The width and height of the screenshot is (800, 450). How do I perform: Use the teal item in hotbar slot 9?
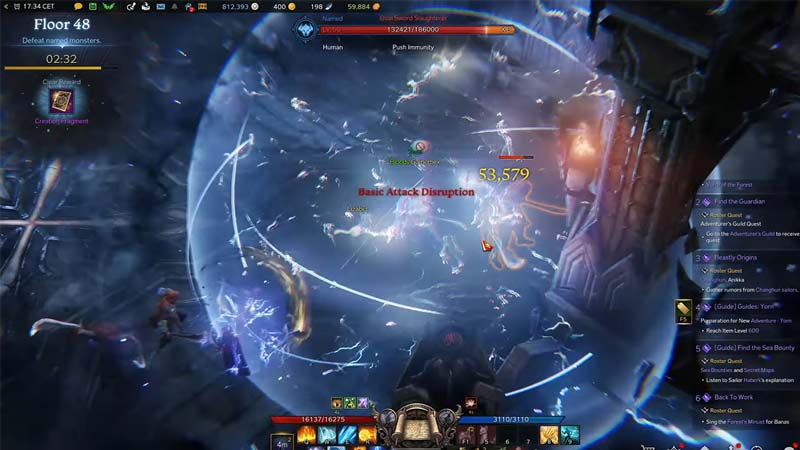(569, 435)
